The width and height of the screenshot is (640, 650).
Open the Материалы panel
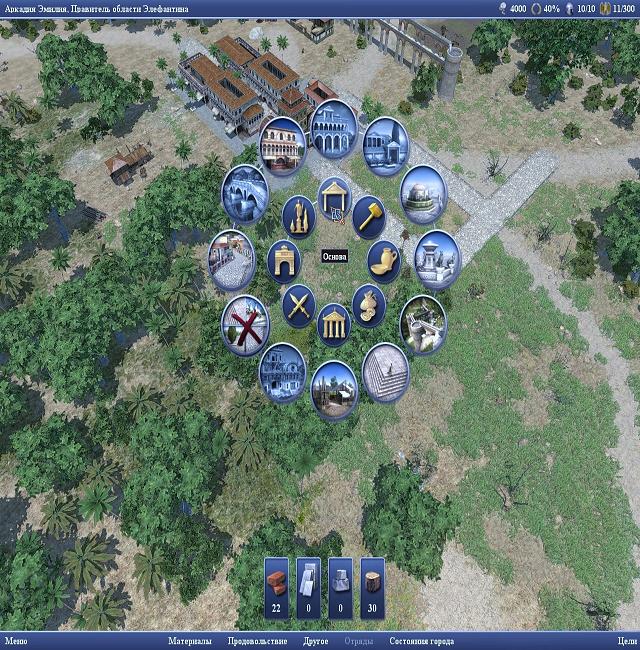pyautogui.click(x=189, y=641)
